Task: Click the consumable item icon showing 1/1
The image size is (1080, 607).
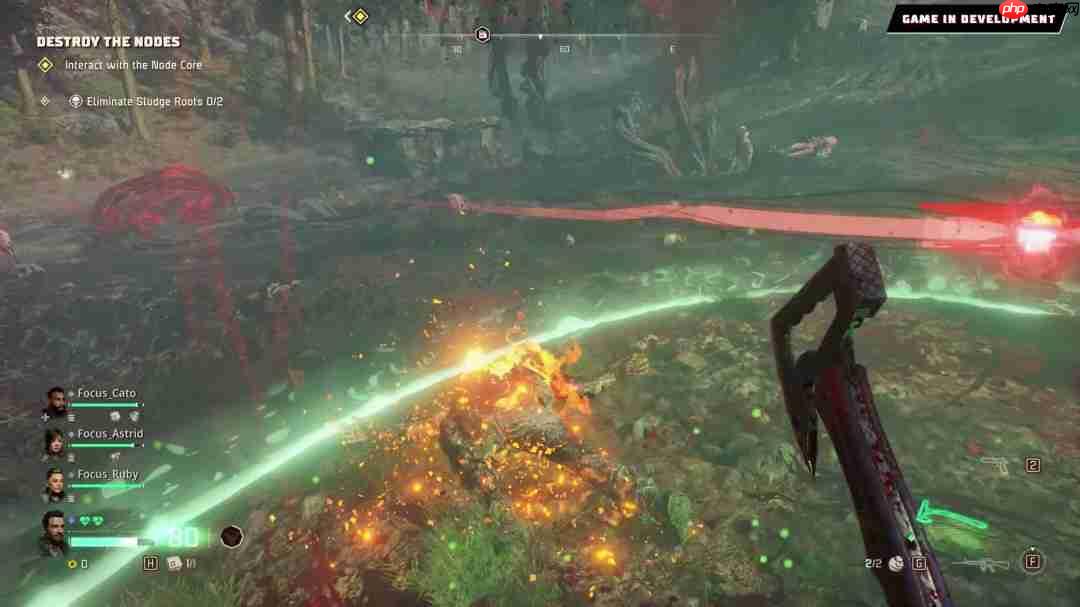Action: coord(174,563)
